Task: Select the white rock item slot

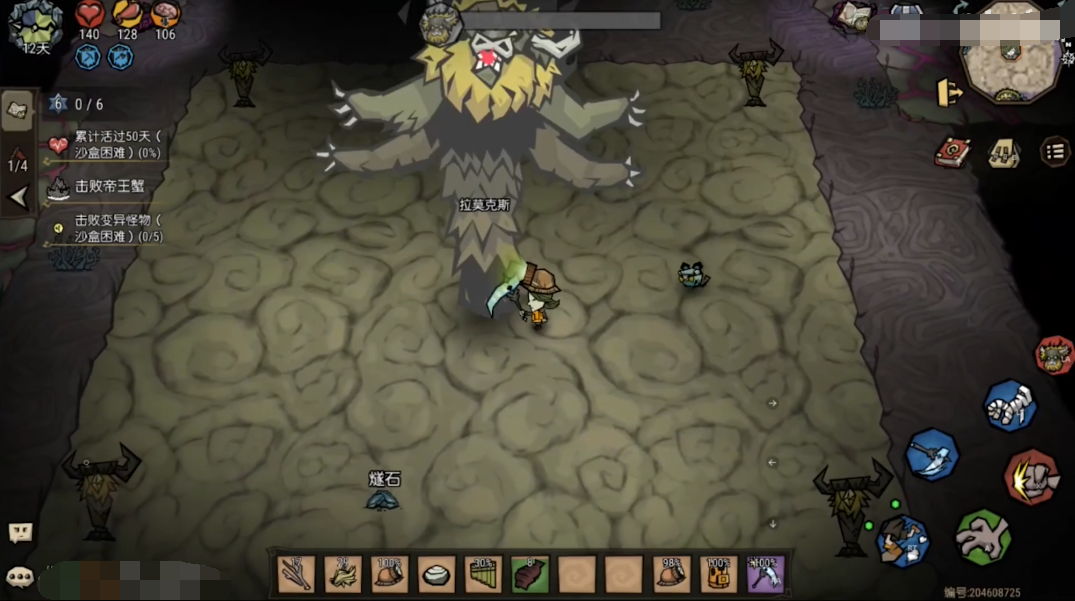Action: (x=436, y=574)
